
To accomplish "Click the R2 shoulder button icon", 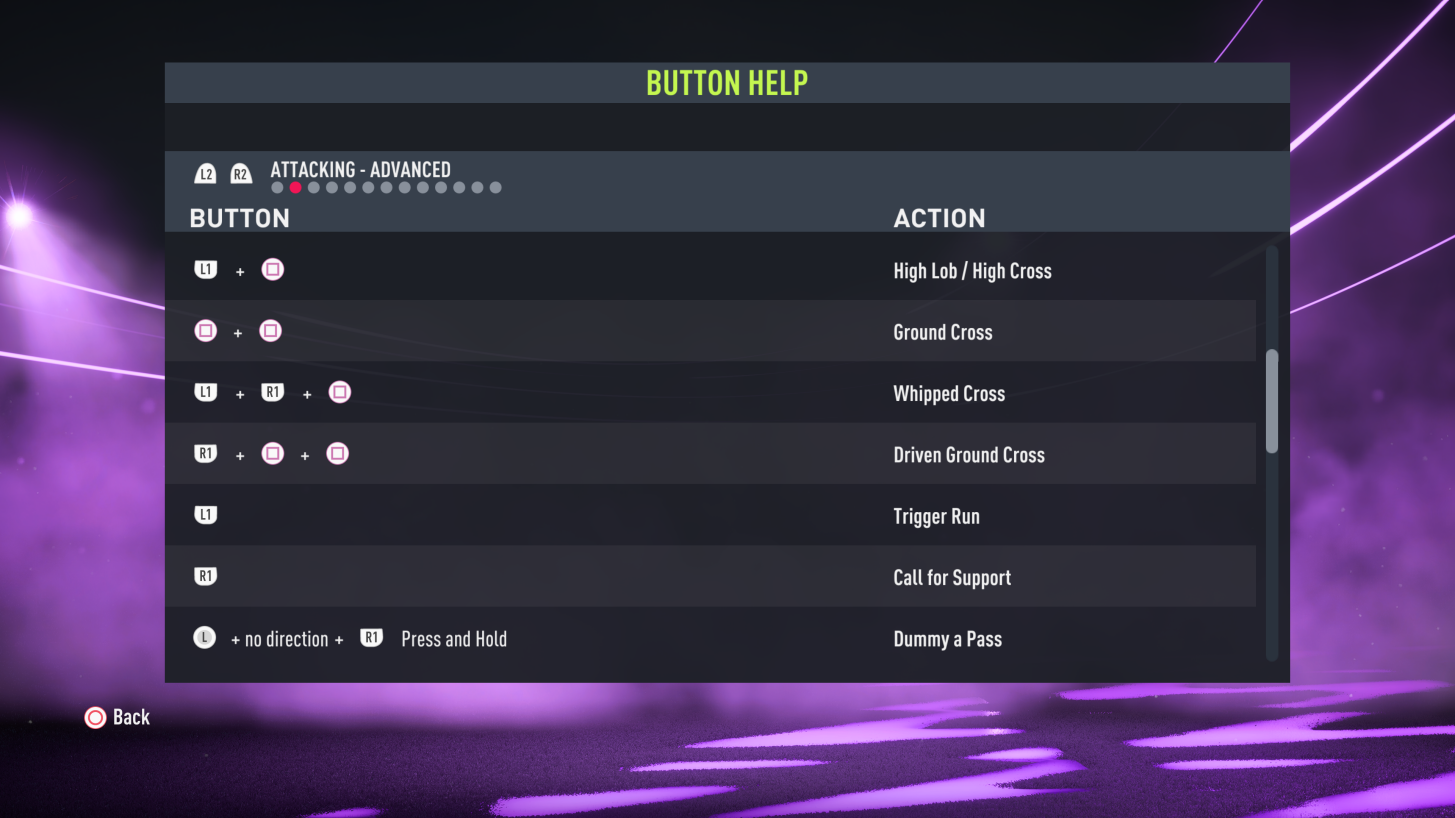I will (x=240, y=172).
